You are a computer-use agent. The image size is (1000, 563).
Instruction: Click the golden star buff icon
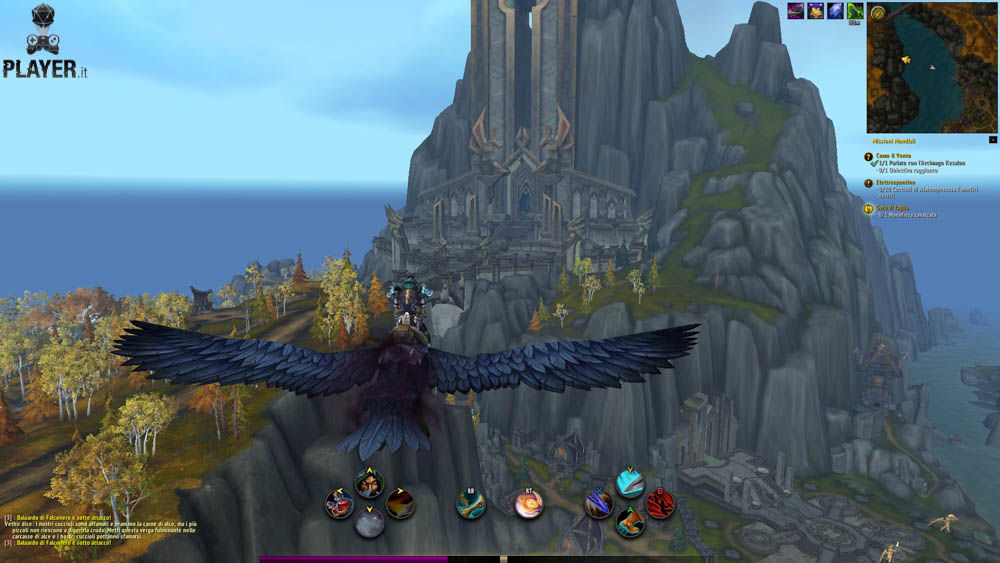(x=816, y=10)
